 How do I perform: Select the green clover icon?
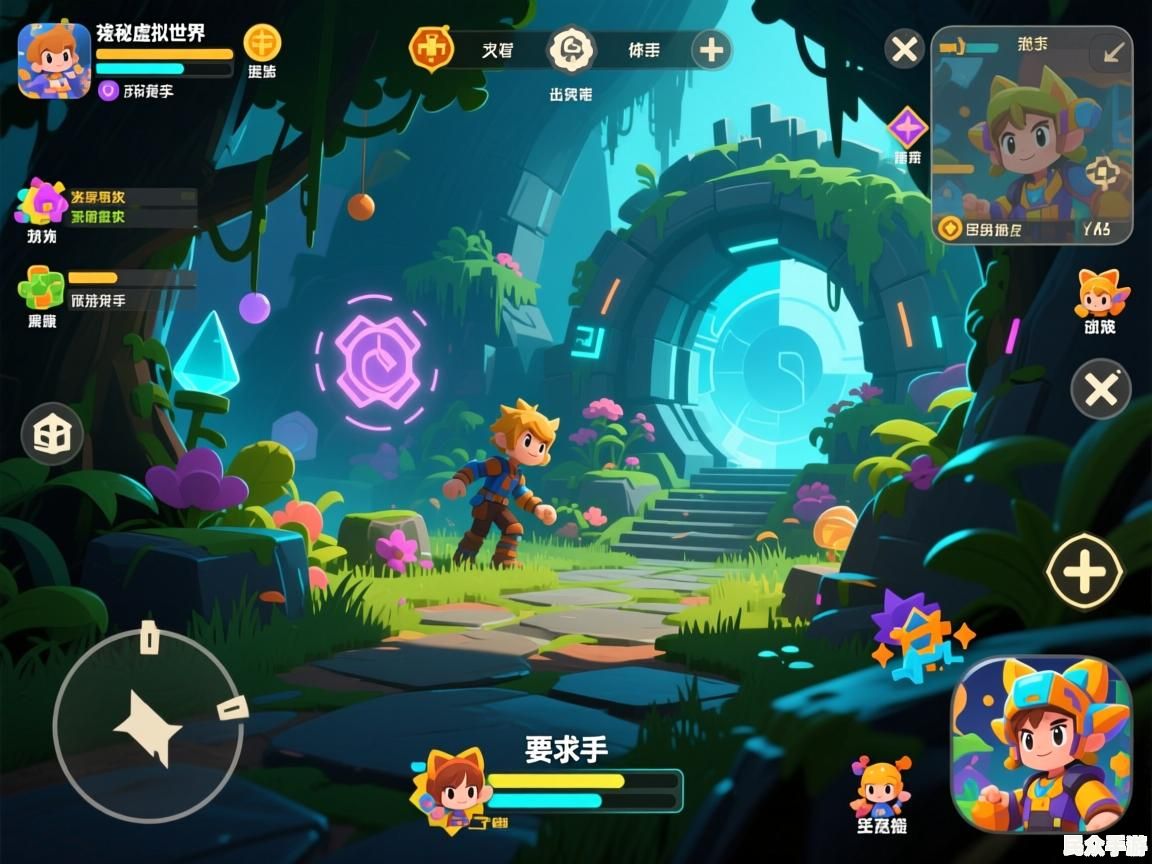tap(40, 287)
